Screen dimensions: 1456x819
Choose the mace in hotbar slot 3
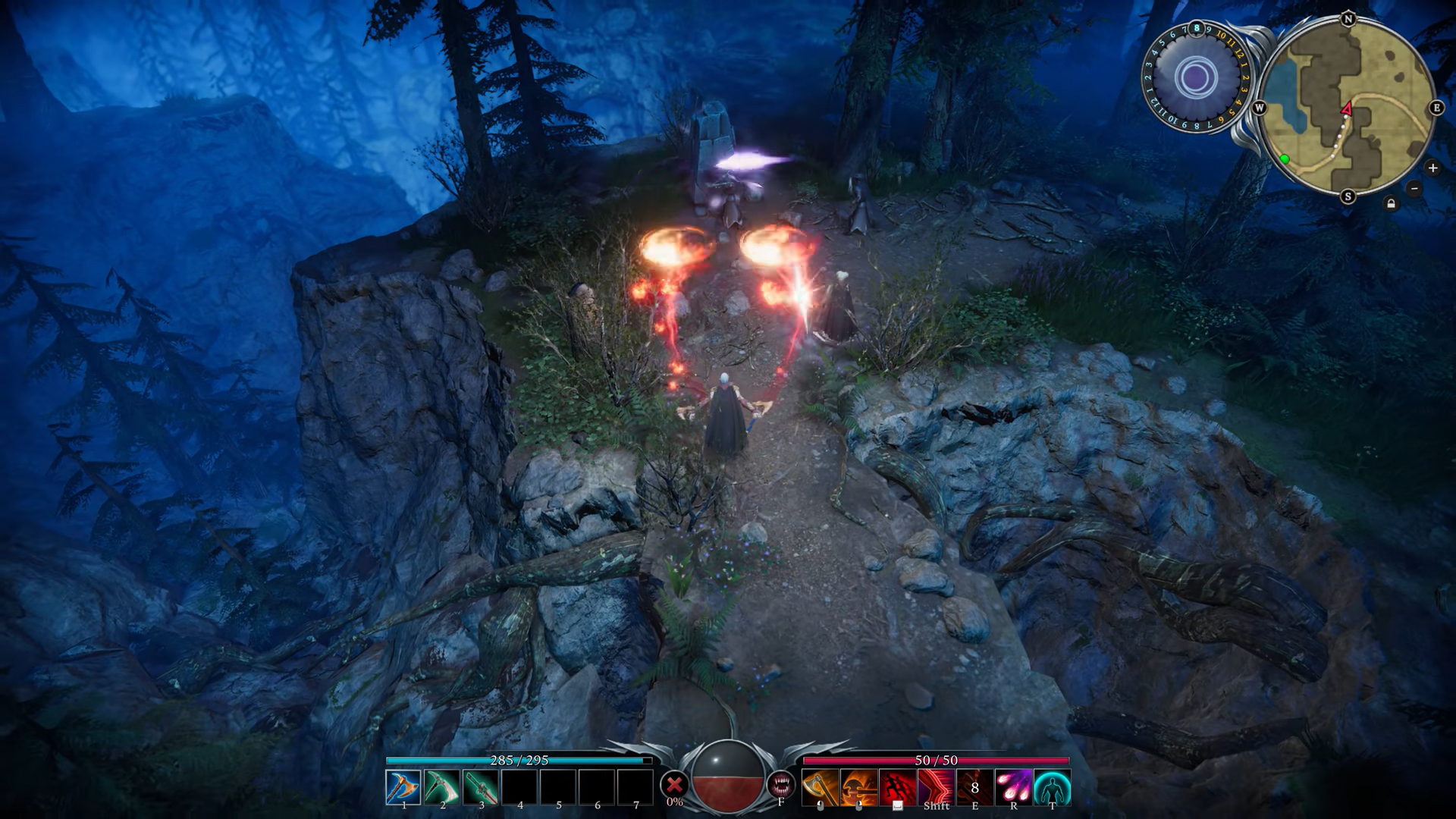pyautogui.click(x=480, y=787)
